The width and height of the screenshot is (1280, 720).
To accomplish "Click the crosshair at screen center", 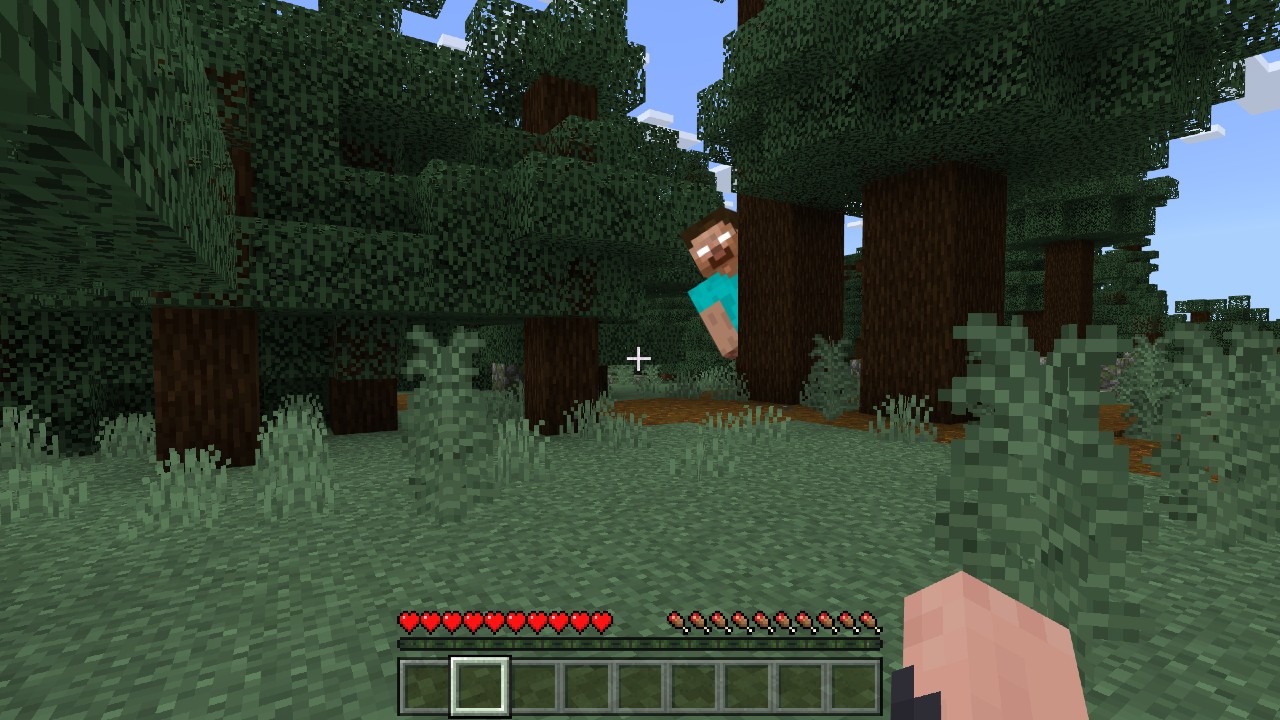I will (639, 357).
